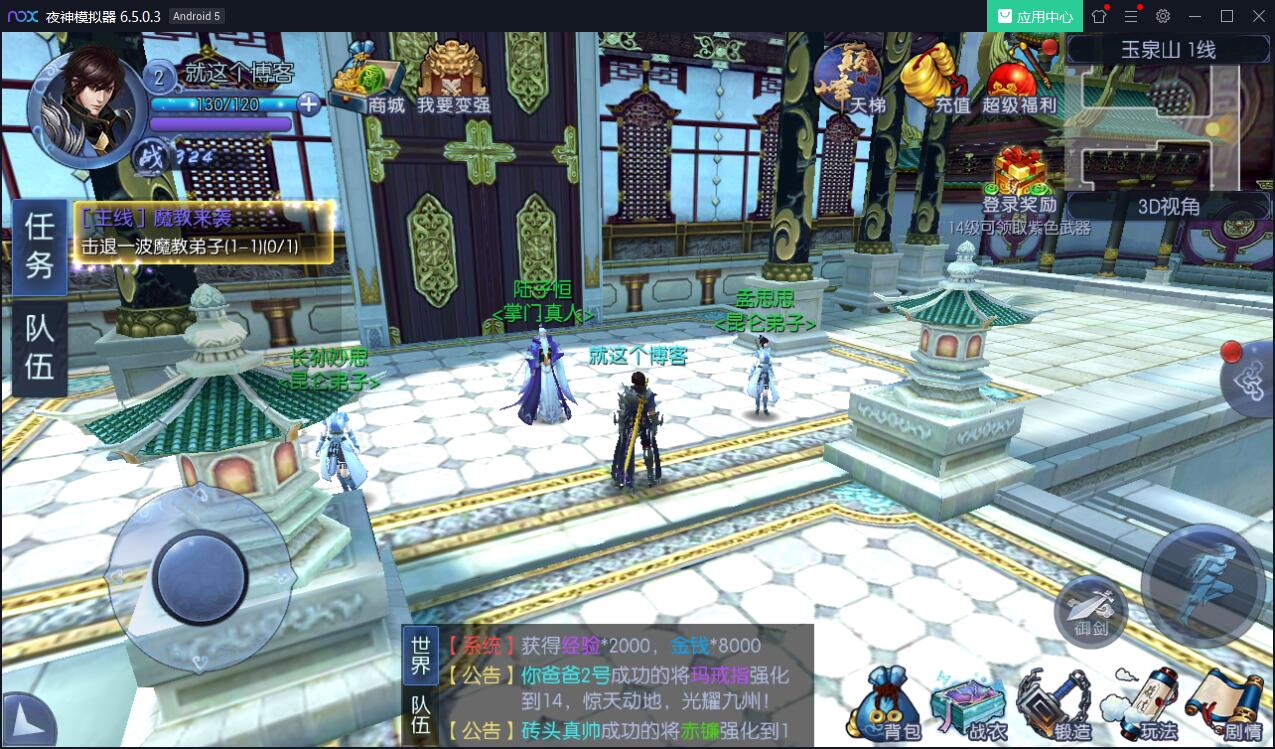
Task: Switch to the 队伍 team tab beside quest tracker
Action: pos(40,347)
